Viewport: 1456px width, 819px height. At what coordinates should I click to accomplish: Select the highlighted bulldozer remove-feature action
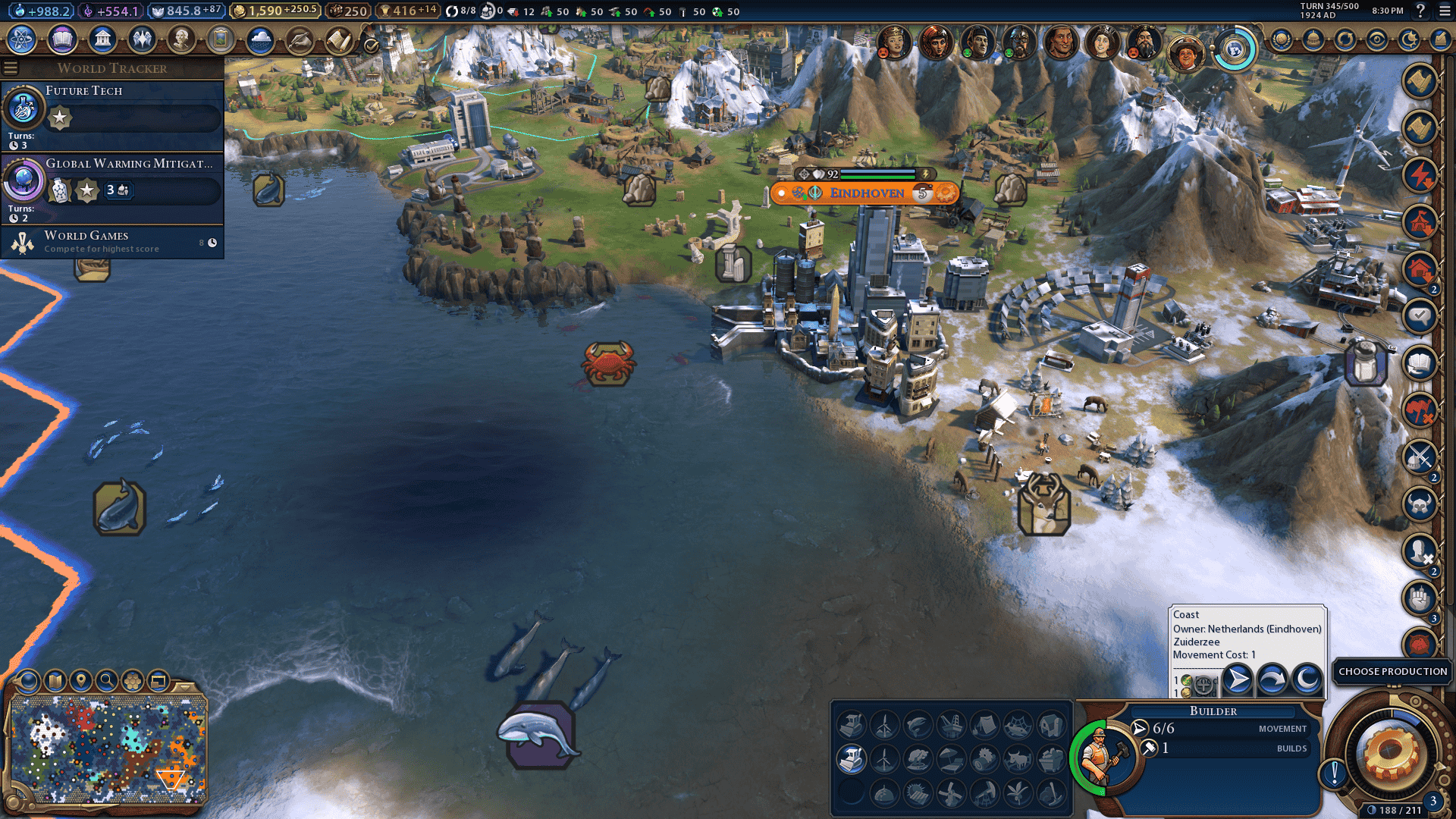click(851, 758)
